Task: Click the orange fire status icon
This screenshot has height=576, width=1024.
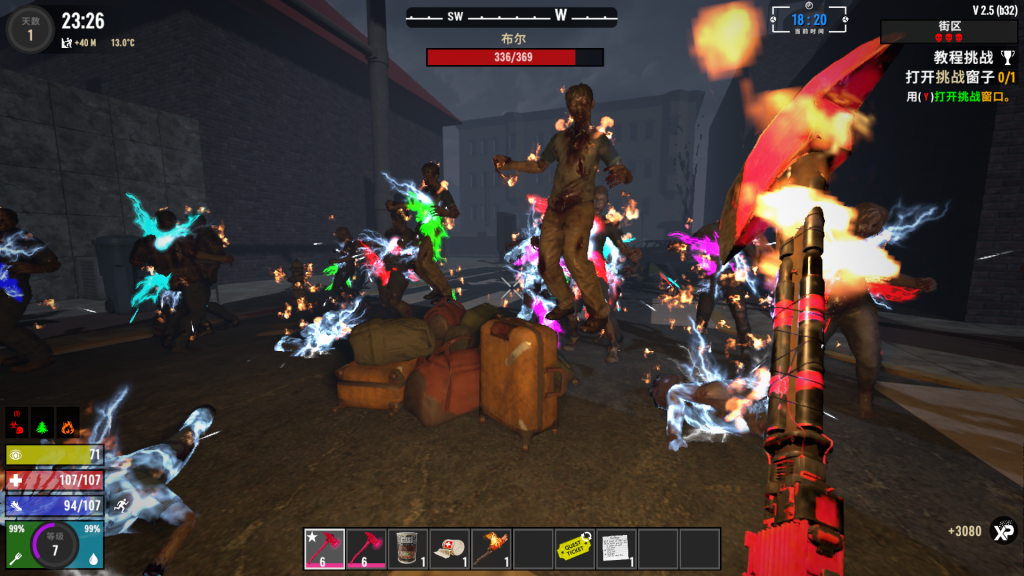Action: 67,420
